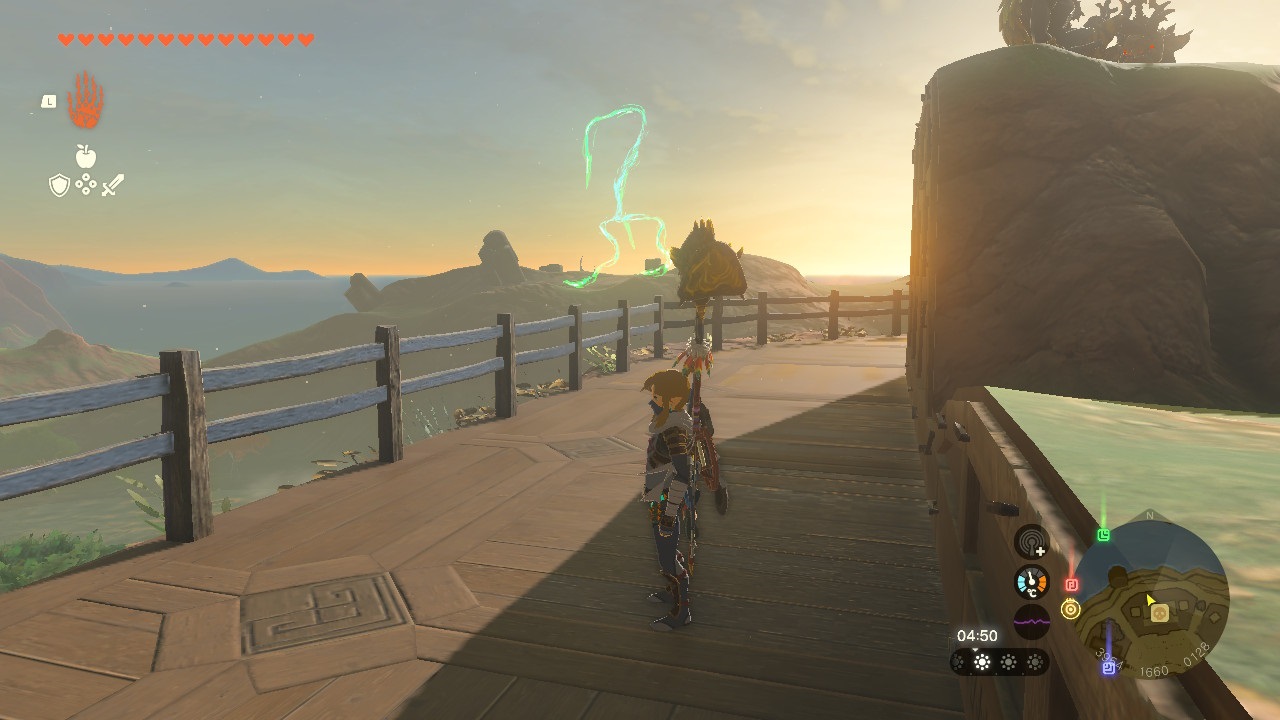Select the red stamp map marker
This screenshot has height=720, width=1280.
click(x=1071, y=584)
